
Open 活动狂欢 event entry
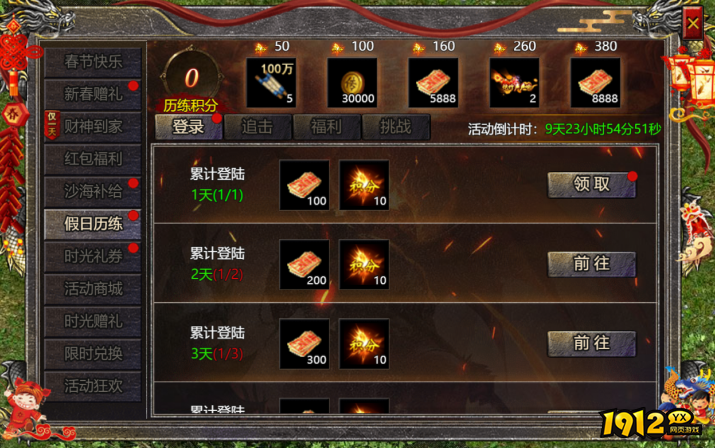pos(93,386)
